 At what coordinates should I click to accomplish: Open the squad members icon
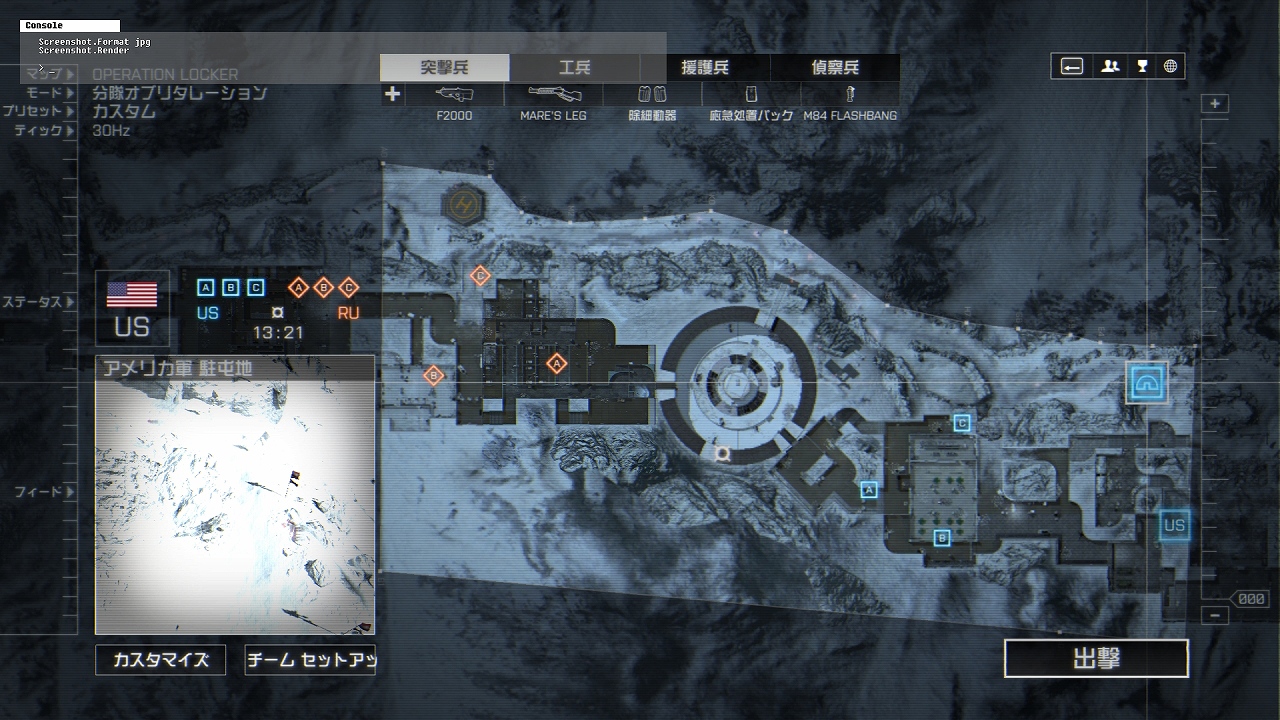pyautogui.click(x=1110, y=67)
